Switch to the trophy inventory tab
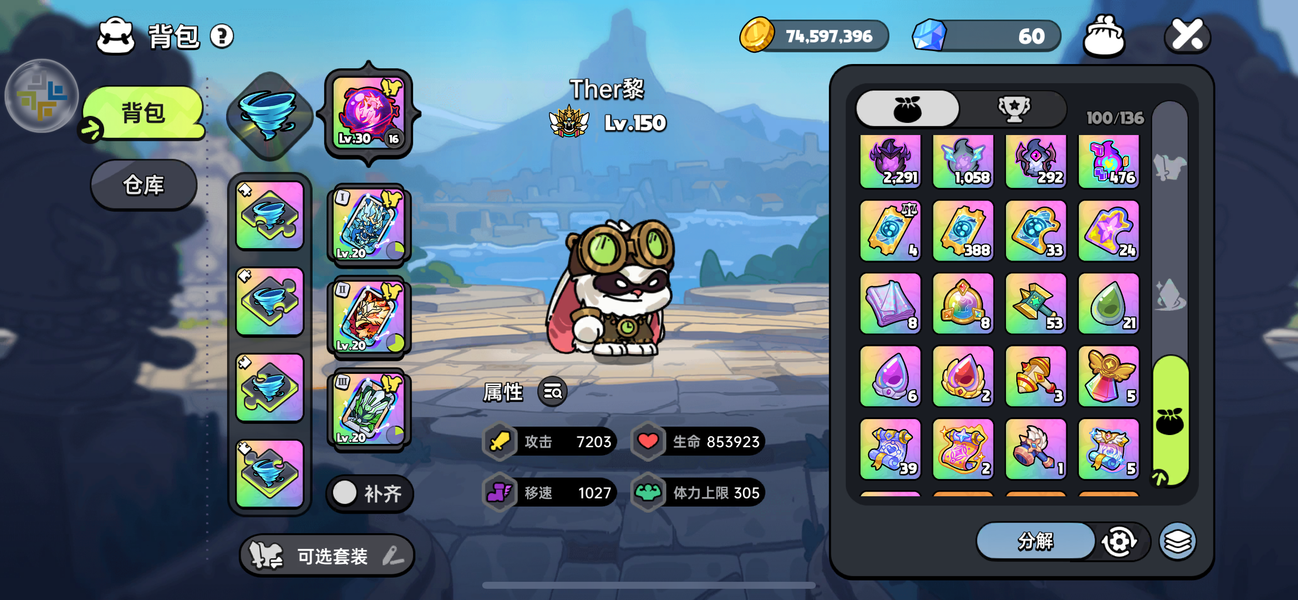 (1014, 108)
